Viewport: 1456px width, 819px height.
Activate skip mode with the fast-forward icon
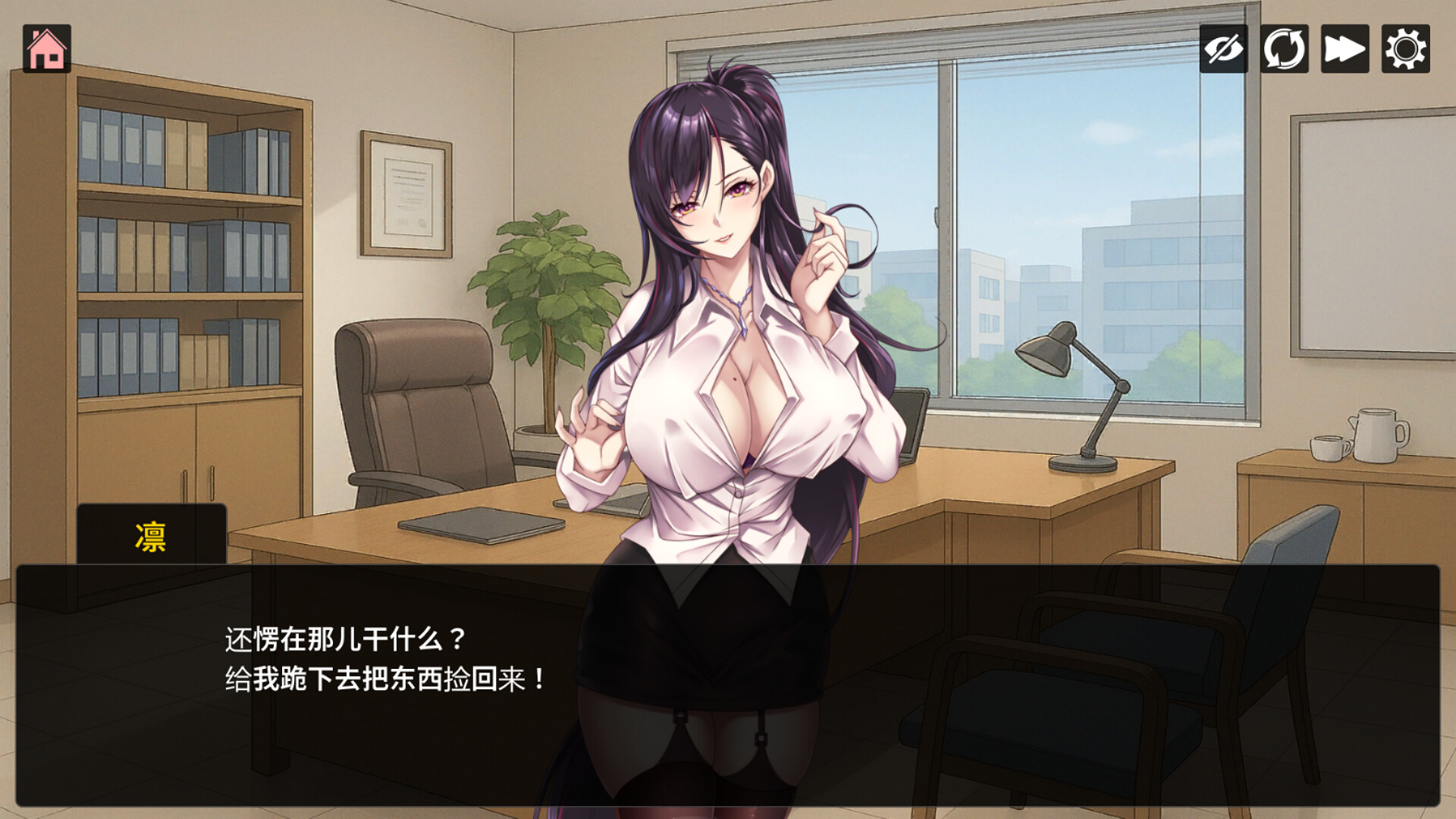pos(1344,50)
